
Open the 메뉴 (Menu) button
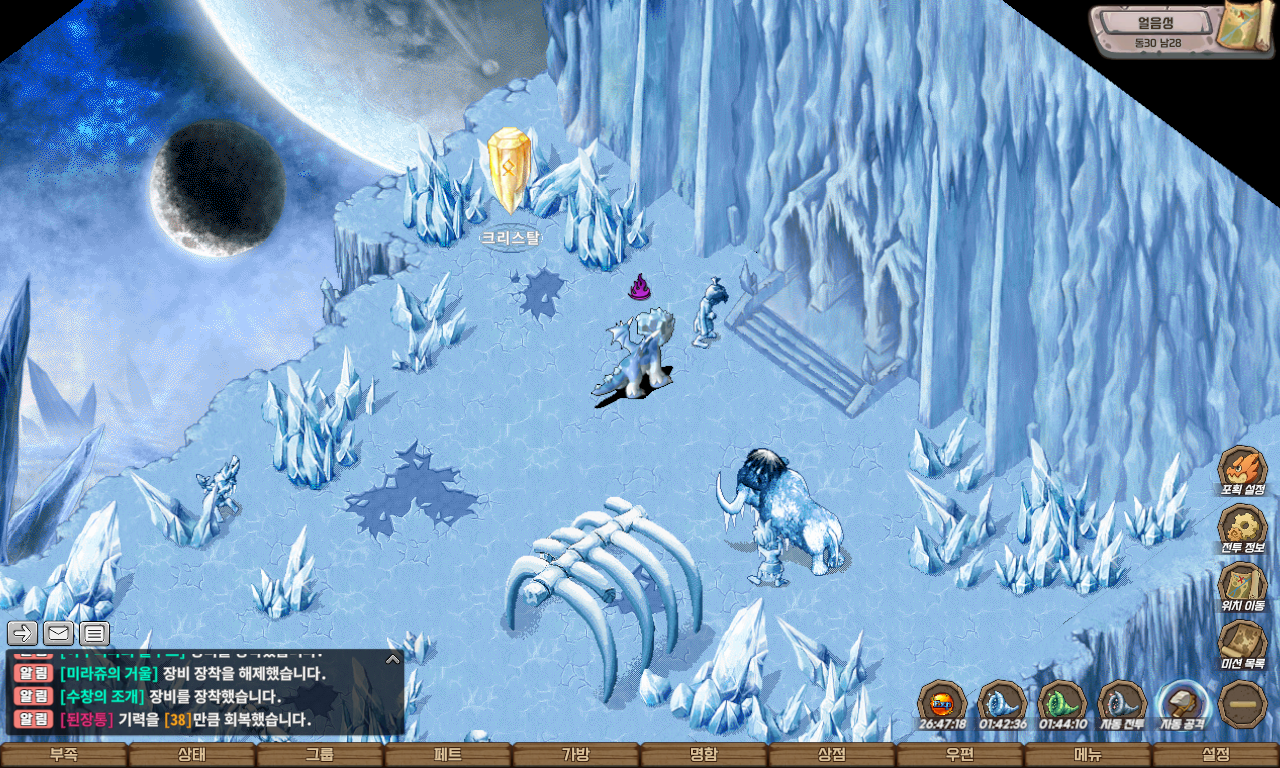tap(1088, 755)
